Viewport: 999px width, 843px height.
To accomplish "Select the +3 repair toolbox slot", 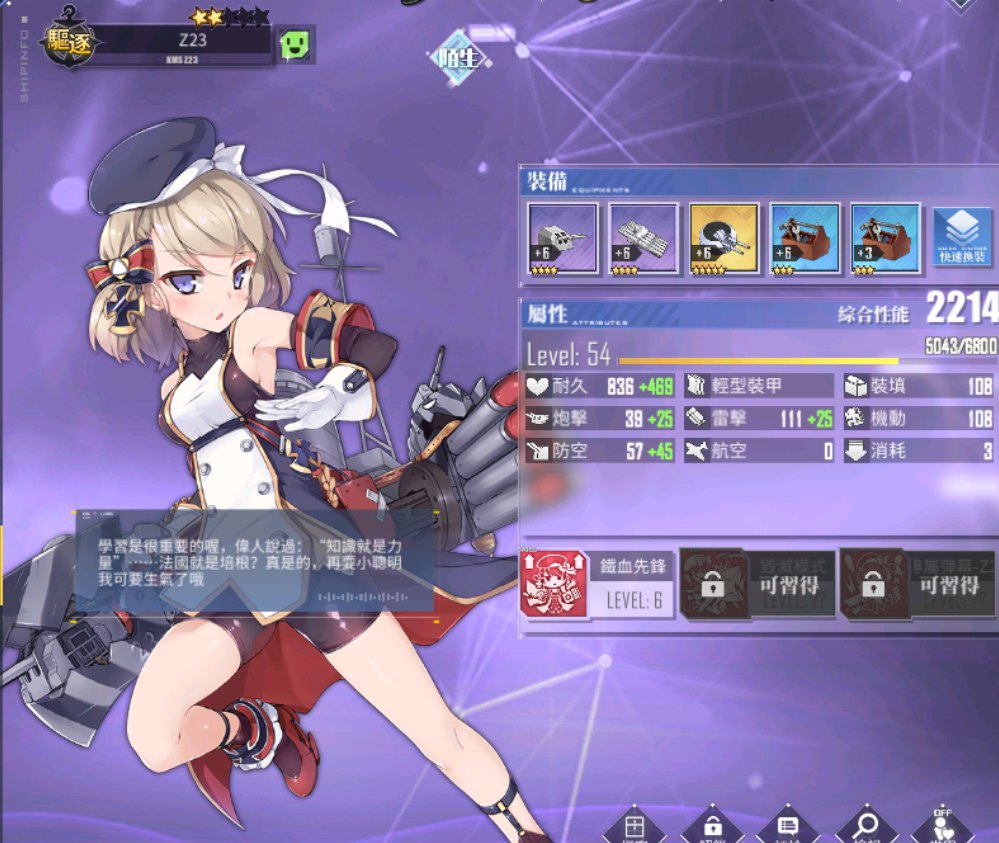I will click(x=885, y=238).
